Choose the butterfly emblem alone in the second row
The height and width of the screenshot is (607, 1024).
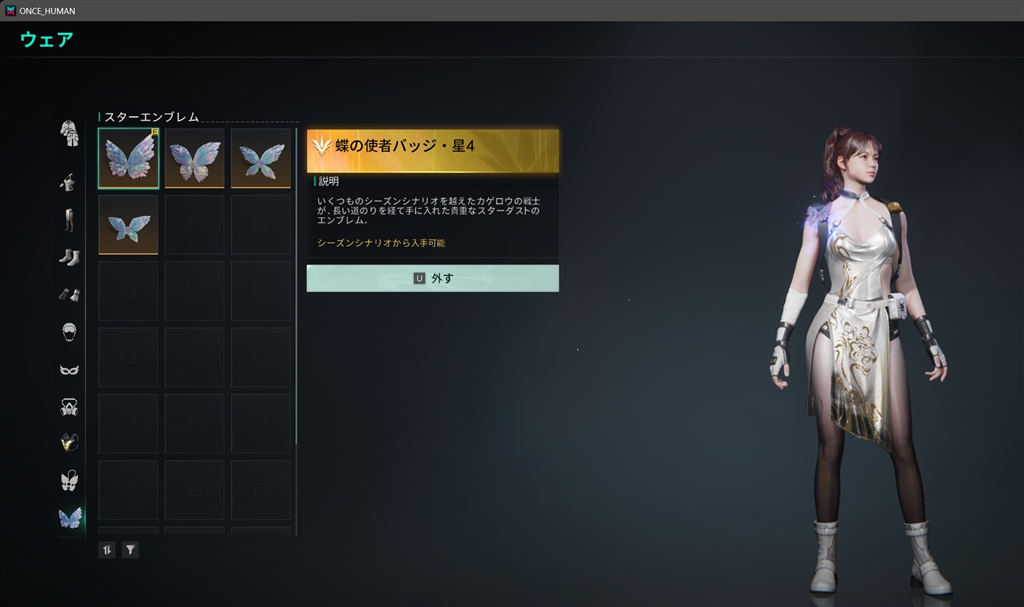coord(128,224)
